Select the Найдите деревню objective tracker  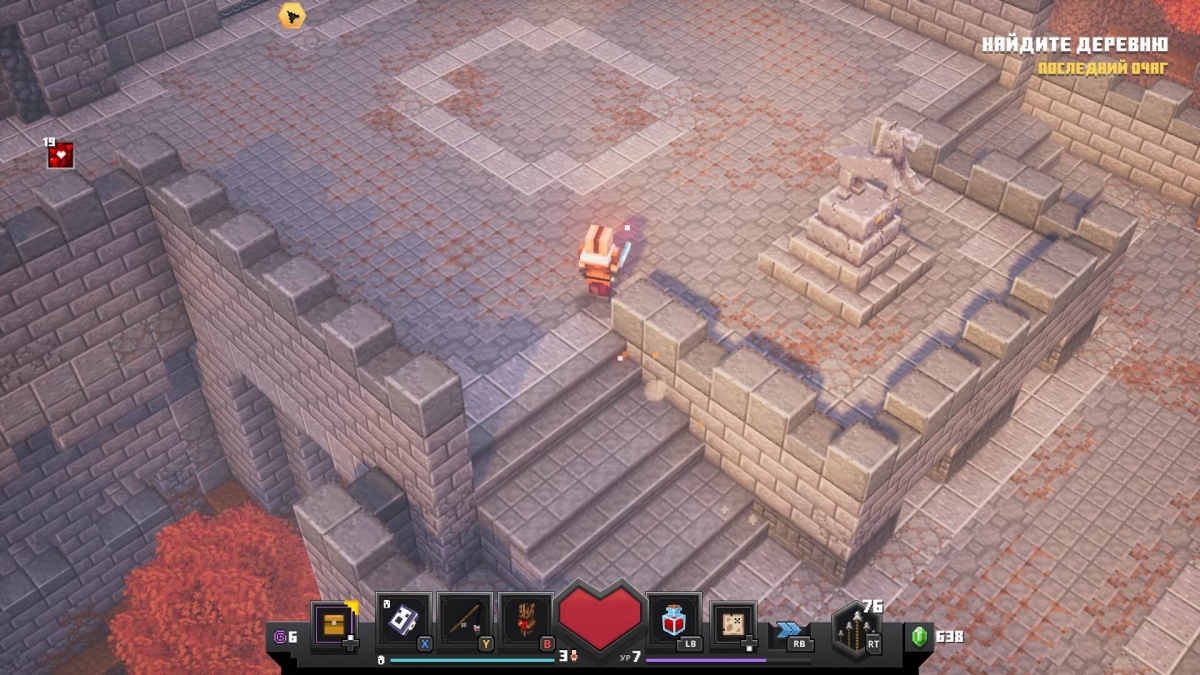(1075, 45)
